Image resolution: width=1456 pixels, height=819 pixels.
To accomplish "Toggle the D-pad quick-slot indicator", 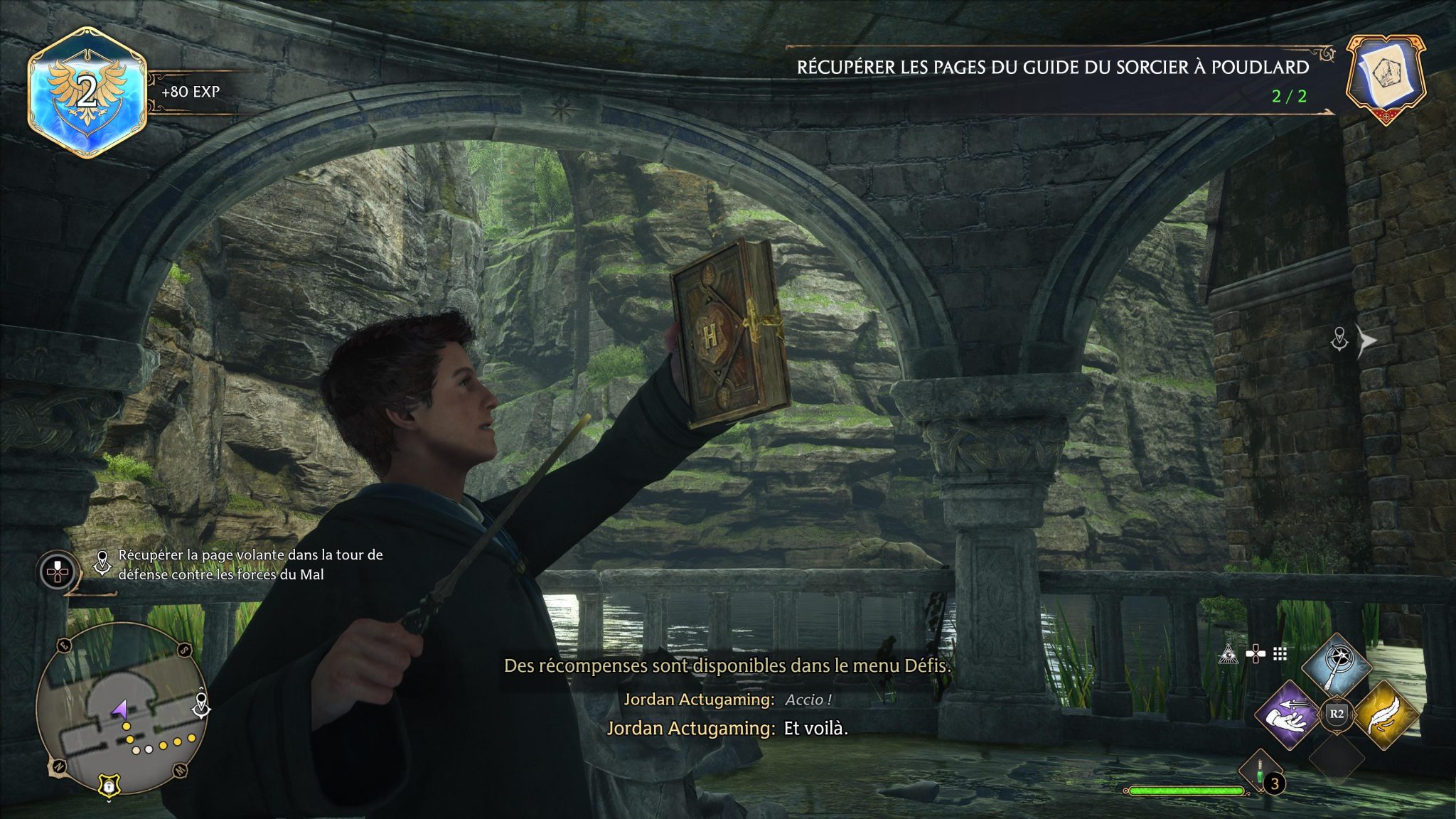I will tap(1256, 653).
